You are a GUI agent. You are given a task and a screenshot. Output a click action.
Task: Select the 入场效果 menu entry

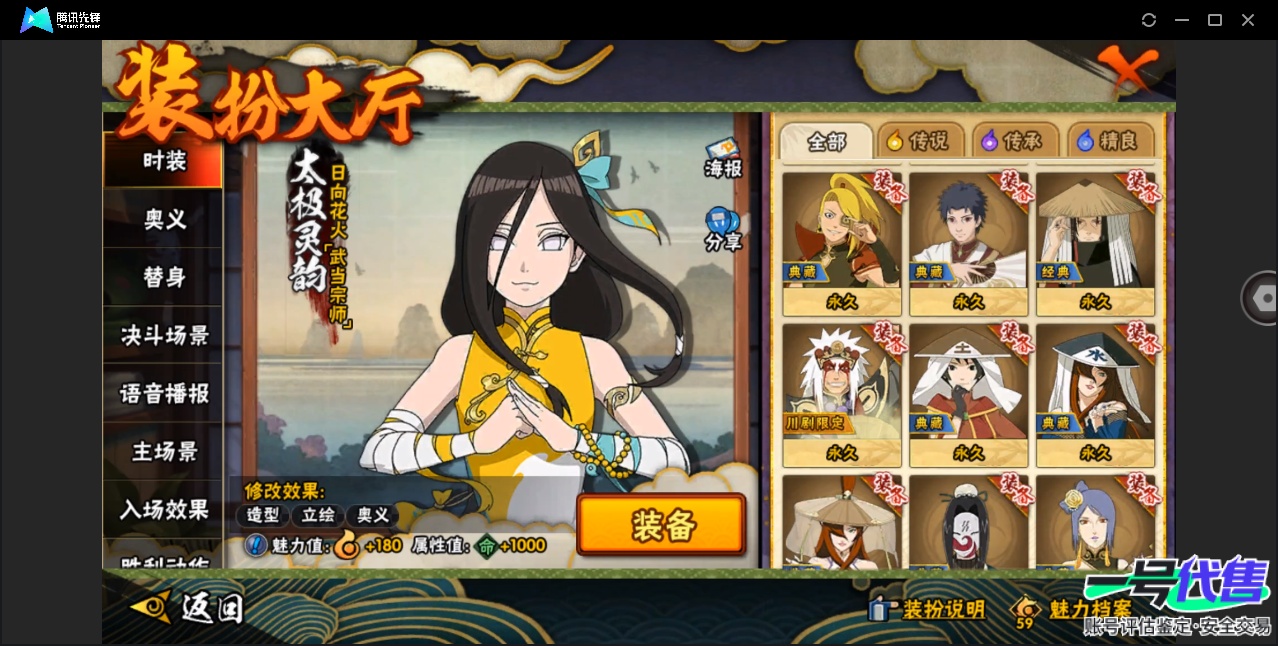click(x=163, y=509)
